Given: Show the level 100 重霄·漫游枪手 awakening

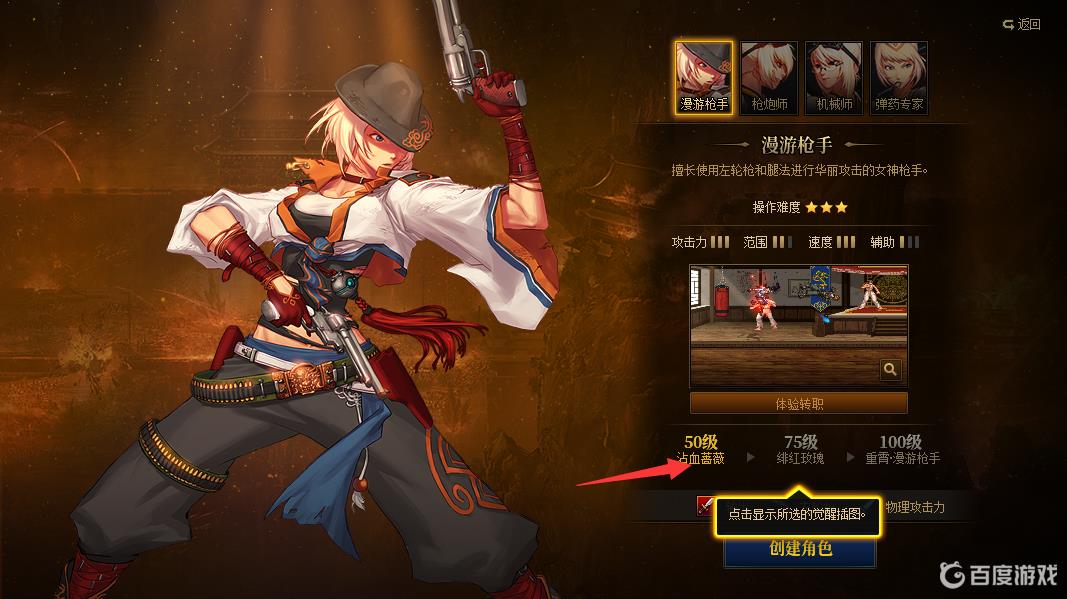Looking at the screenshot, I should 900,449.
